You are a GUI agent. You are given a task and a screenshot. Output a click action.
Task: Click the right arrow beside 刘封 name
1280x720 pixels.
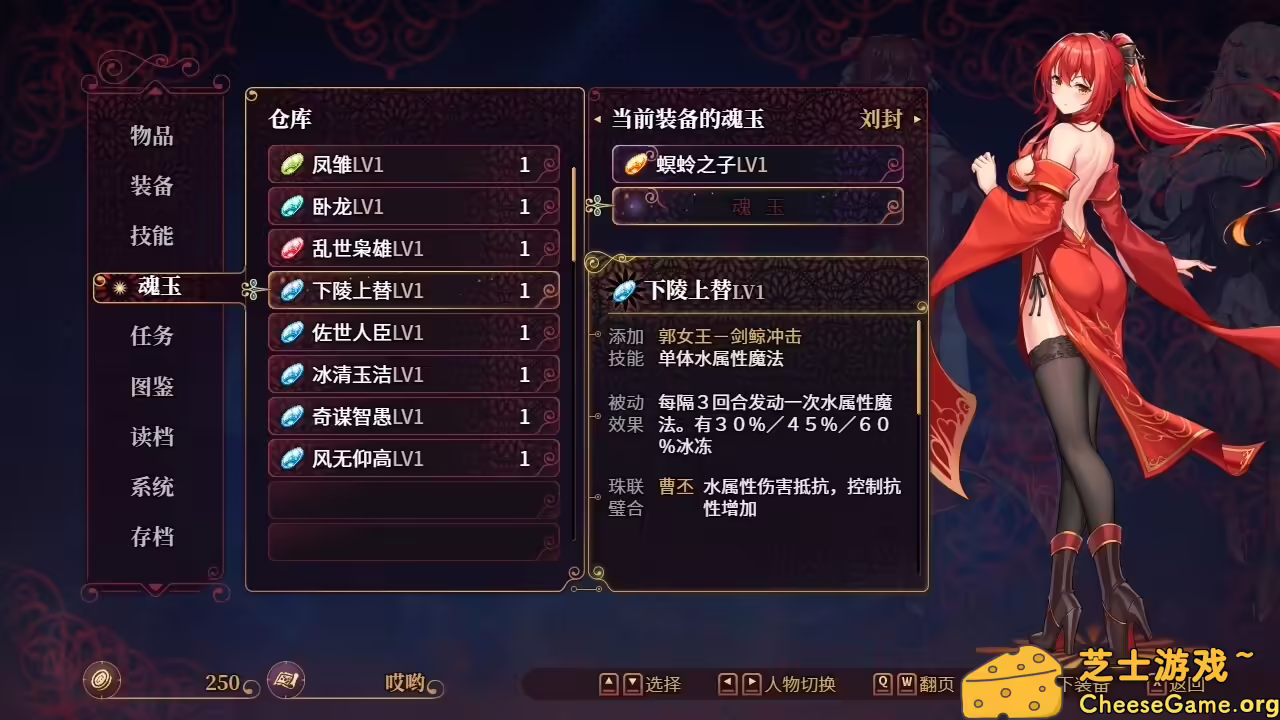click(x=916, y=119)
